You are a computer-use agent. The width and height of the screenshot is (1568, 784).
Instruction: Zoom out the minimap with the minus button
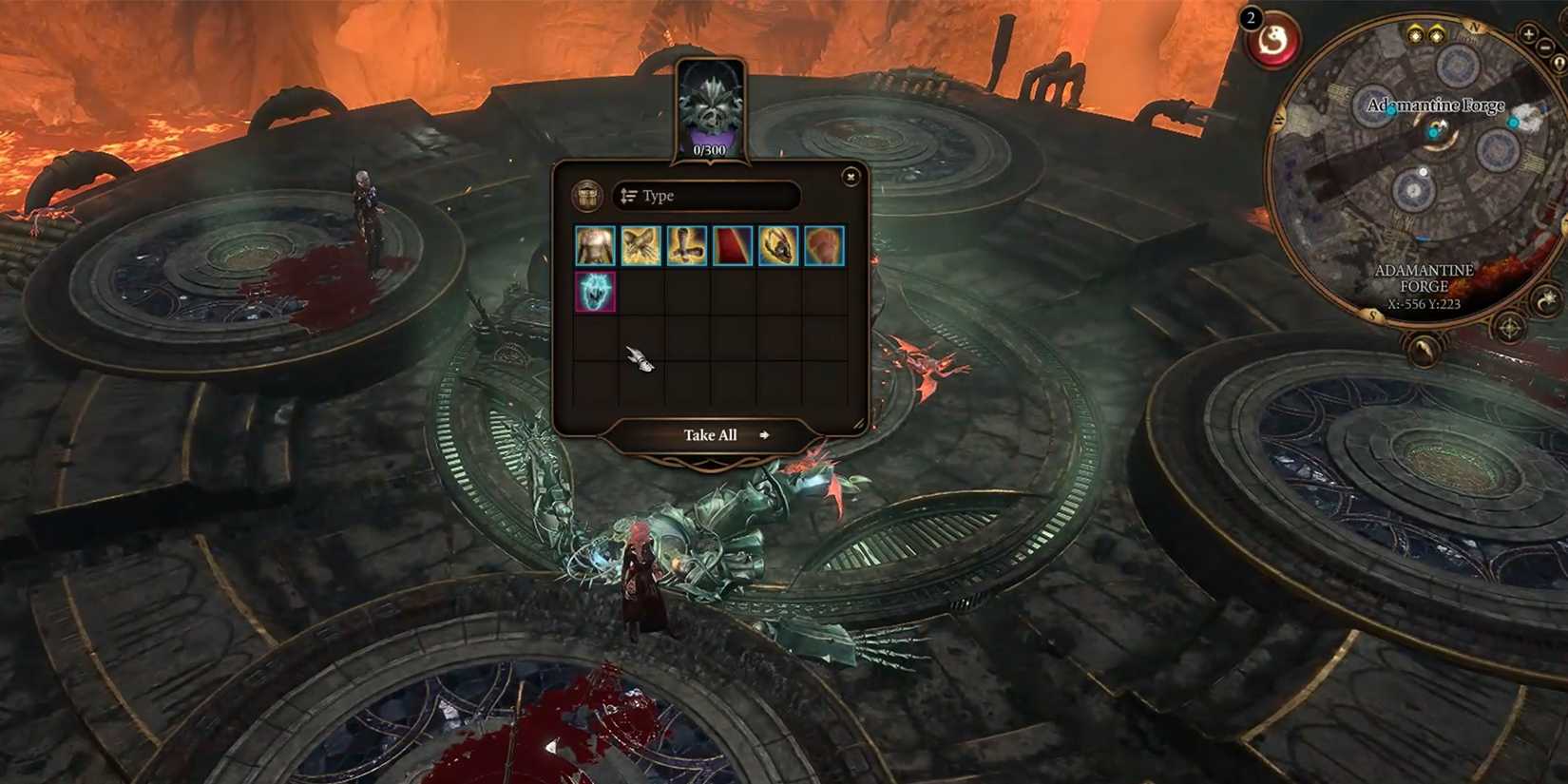pos(1544,46)
